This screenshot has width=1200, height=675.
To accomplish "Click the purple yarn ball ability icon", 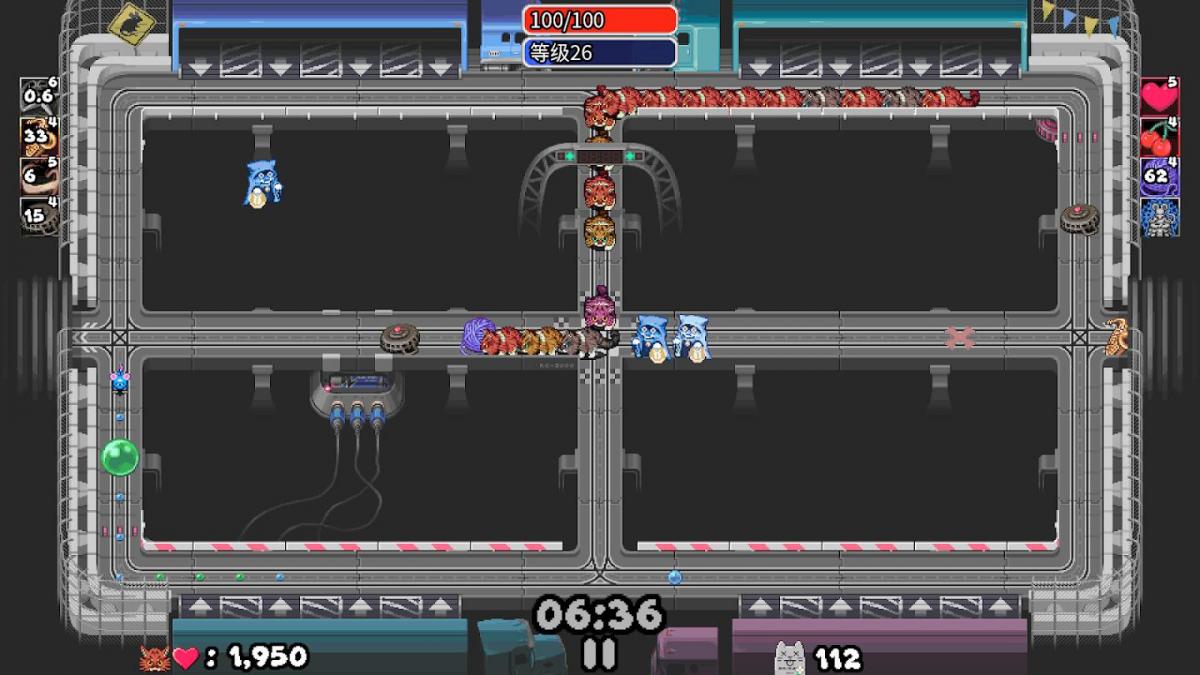I will coord(1160,177).
